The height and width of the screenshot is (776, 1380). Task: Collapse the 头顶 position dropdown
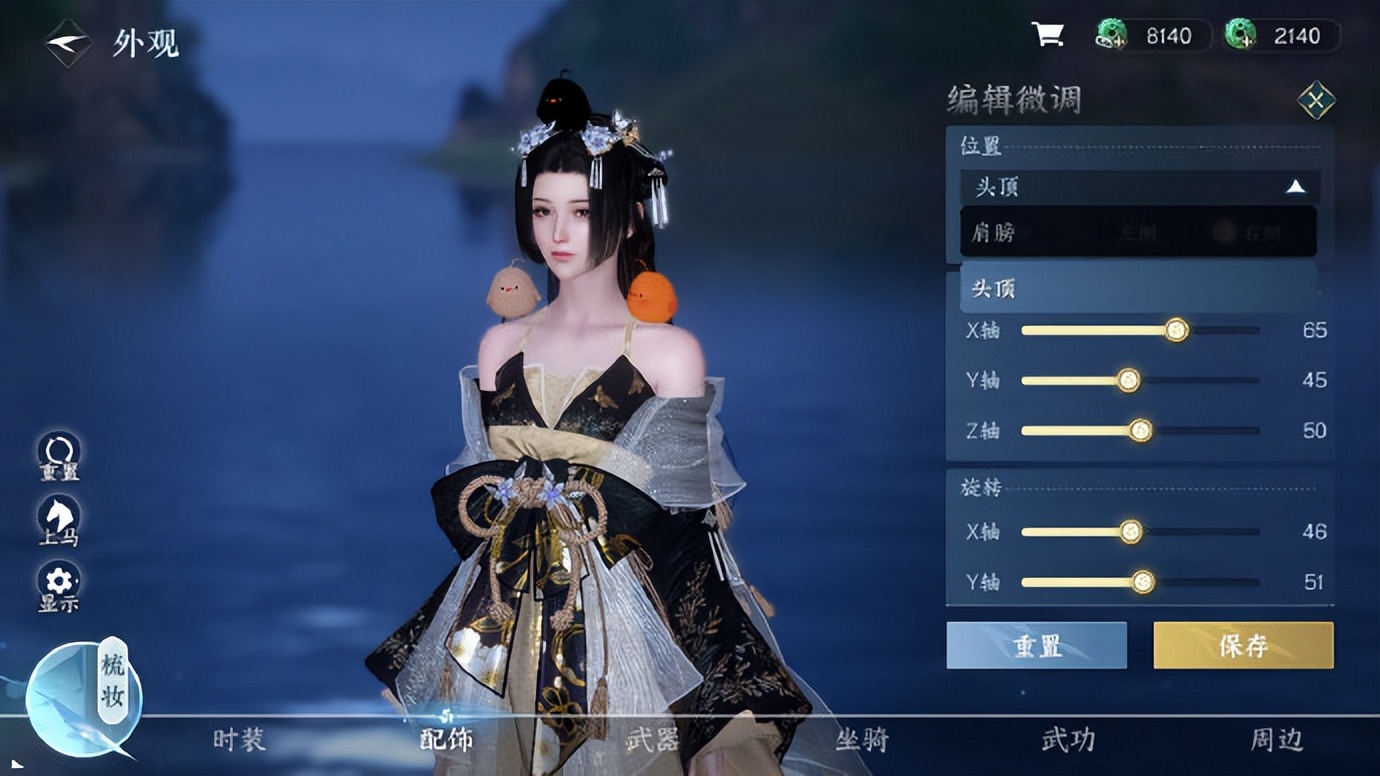point(1295,187)
